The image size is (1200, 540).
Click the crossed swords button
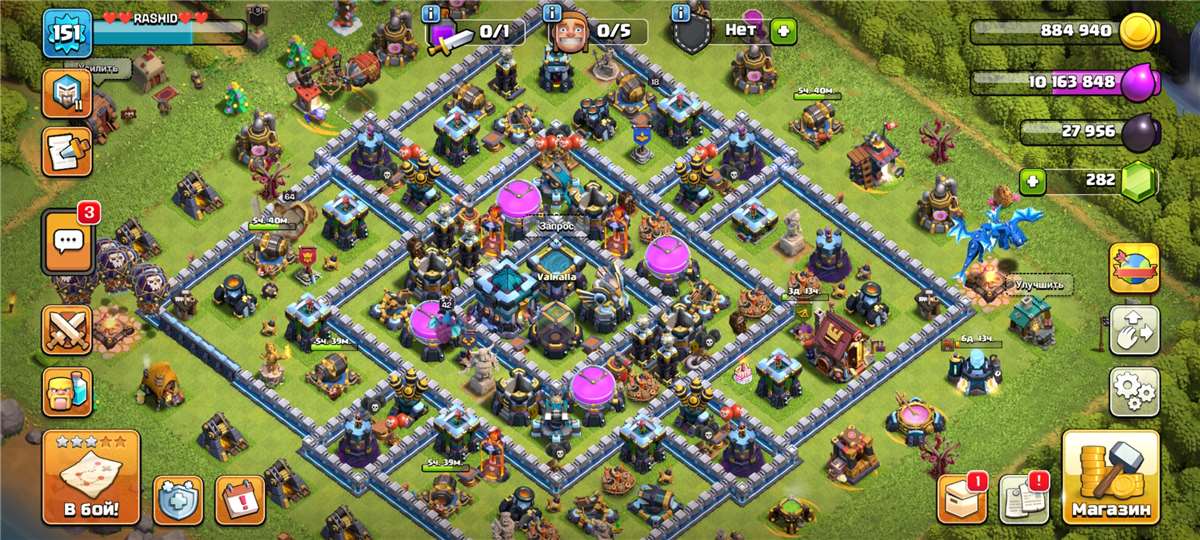click(67, 330)
